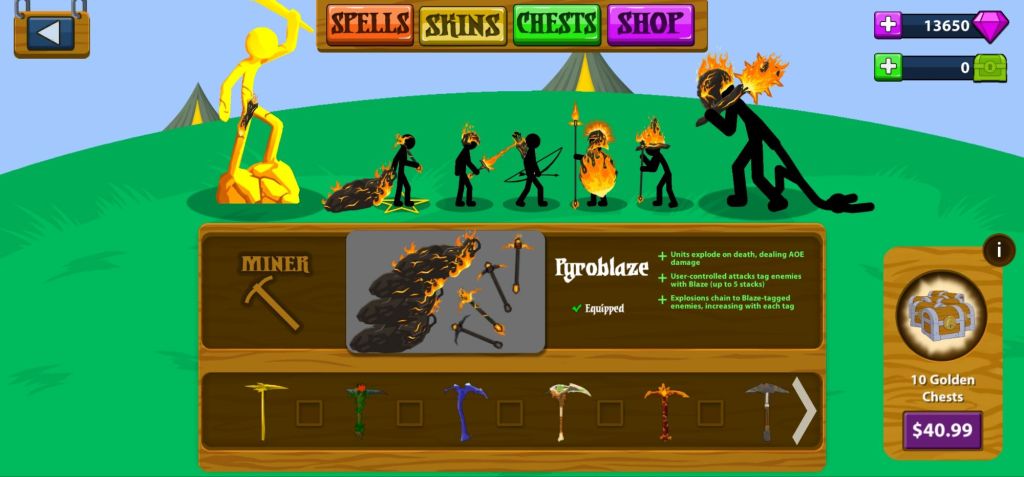Show more skins with the right arrow
This screenshot has height=477, width=1024.
click(805, 411)
